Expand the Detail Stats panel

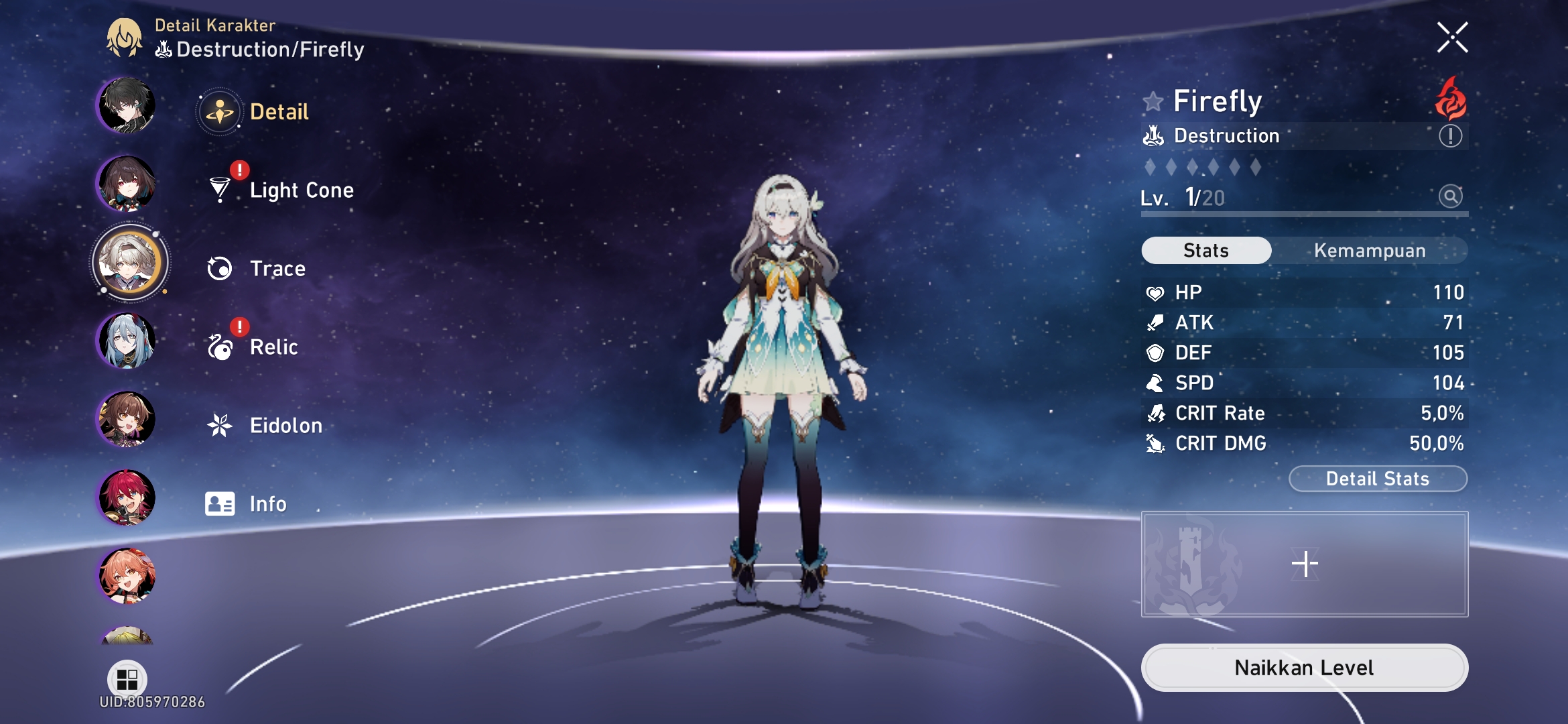[1378, 479]
